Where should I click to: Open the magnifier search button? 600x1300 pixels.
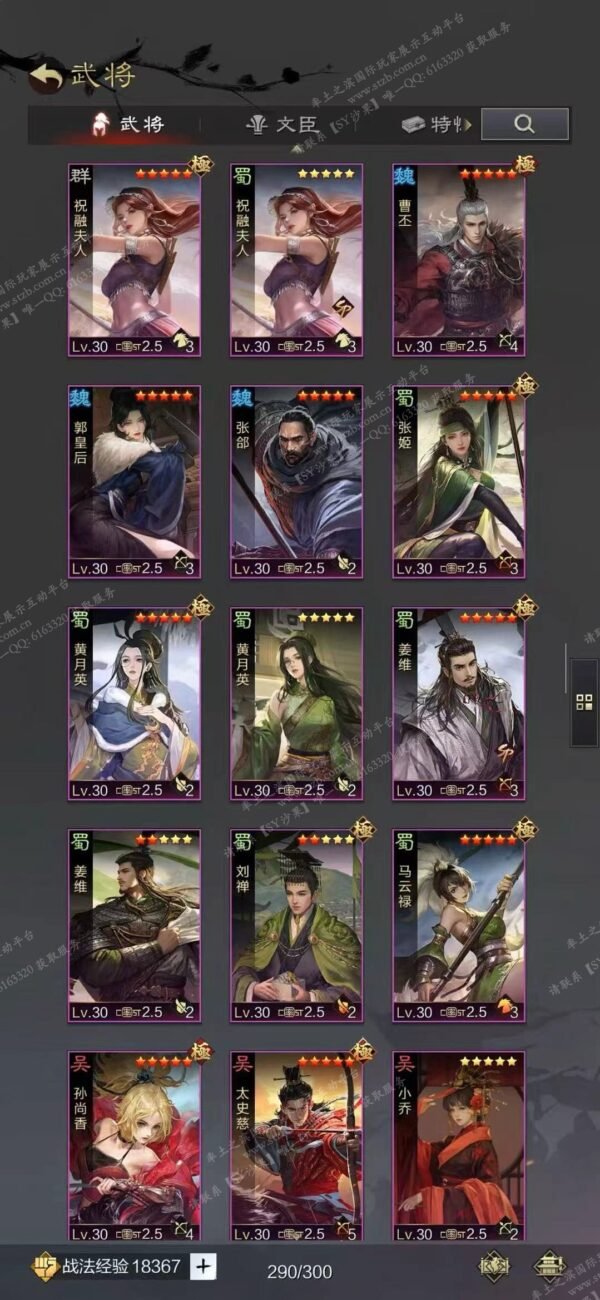524,124
